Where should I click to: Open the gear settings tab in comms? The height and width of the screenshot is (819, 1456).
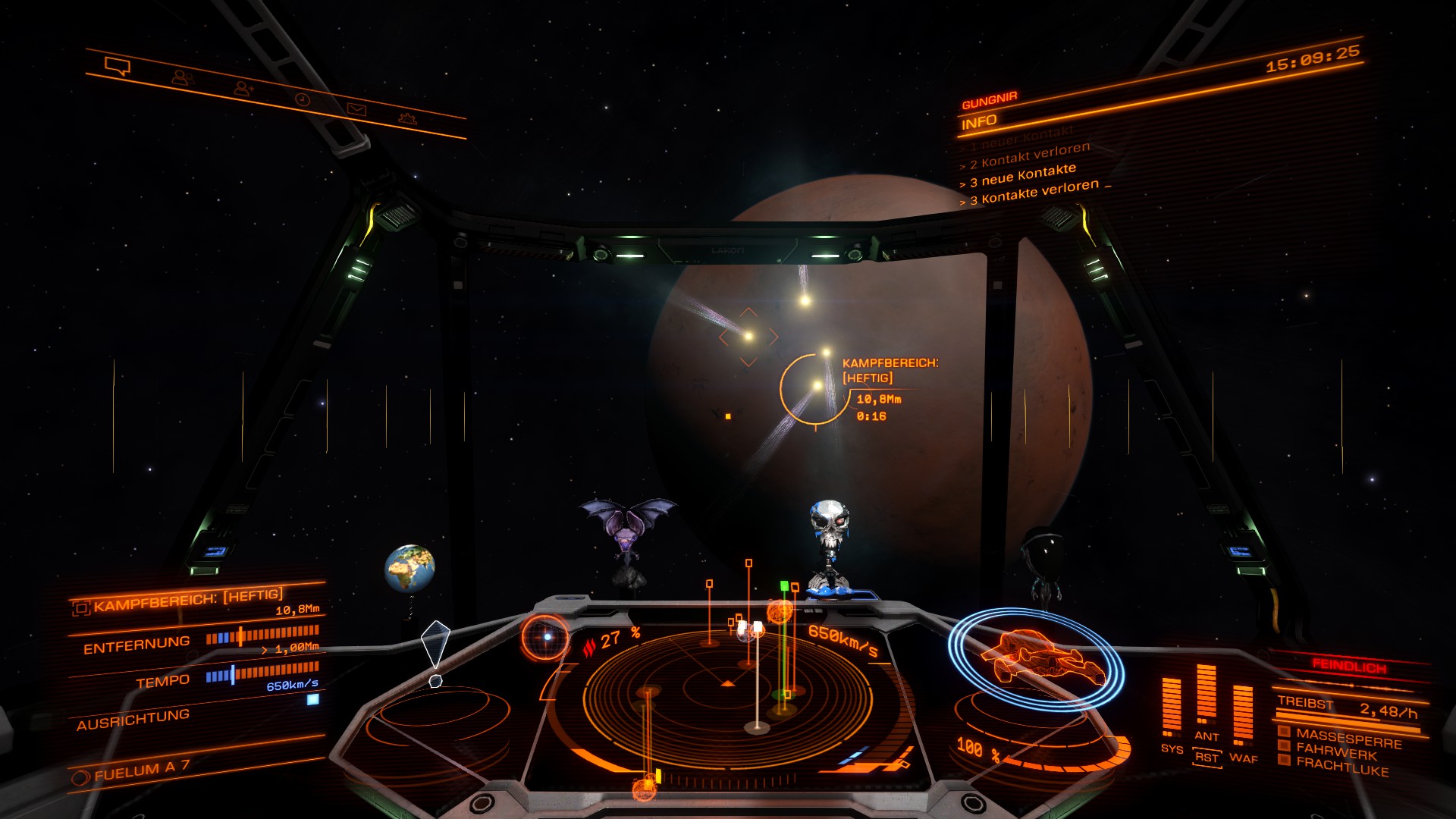coord(407,118)
